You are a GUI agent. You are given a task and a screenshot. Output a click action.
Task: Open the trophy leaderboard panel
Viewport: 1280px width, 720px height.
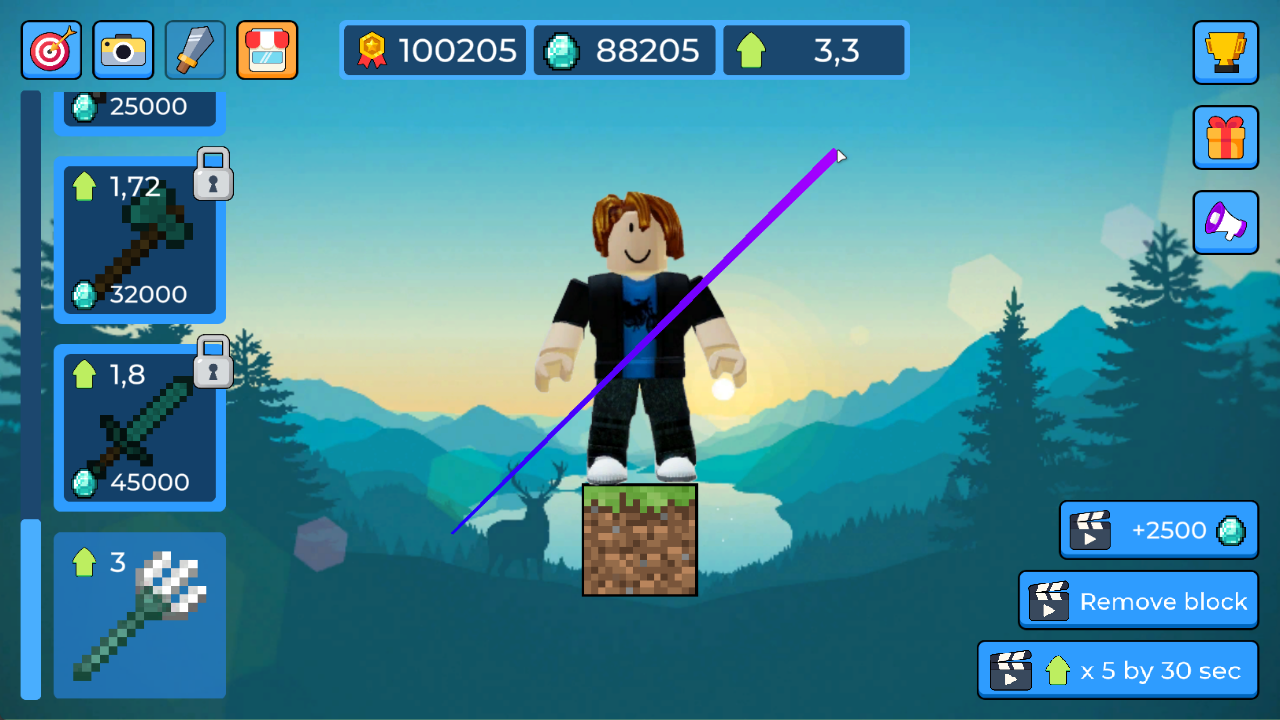pos(1225,53)
